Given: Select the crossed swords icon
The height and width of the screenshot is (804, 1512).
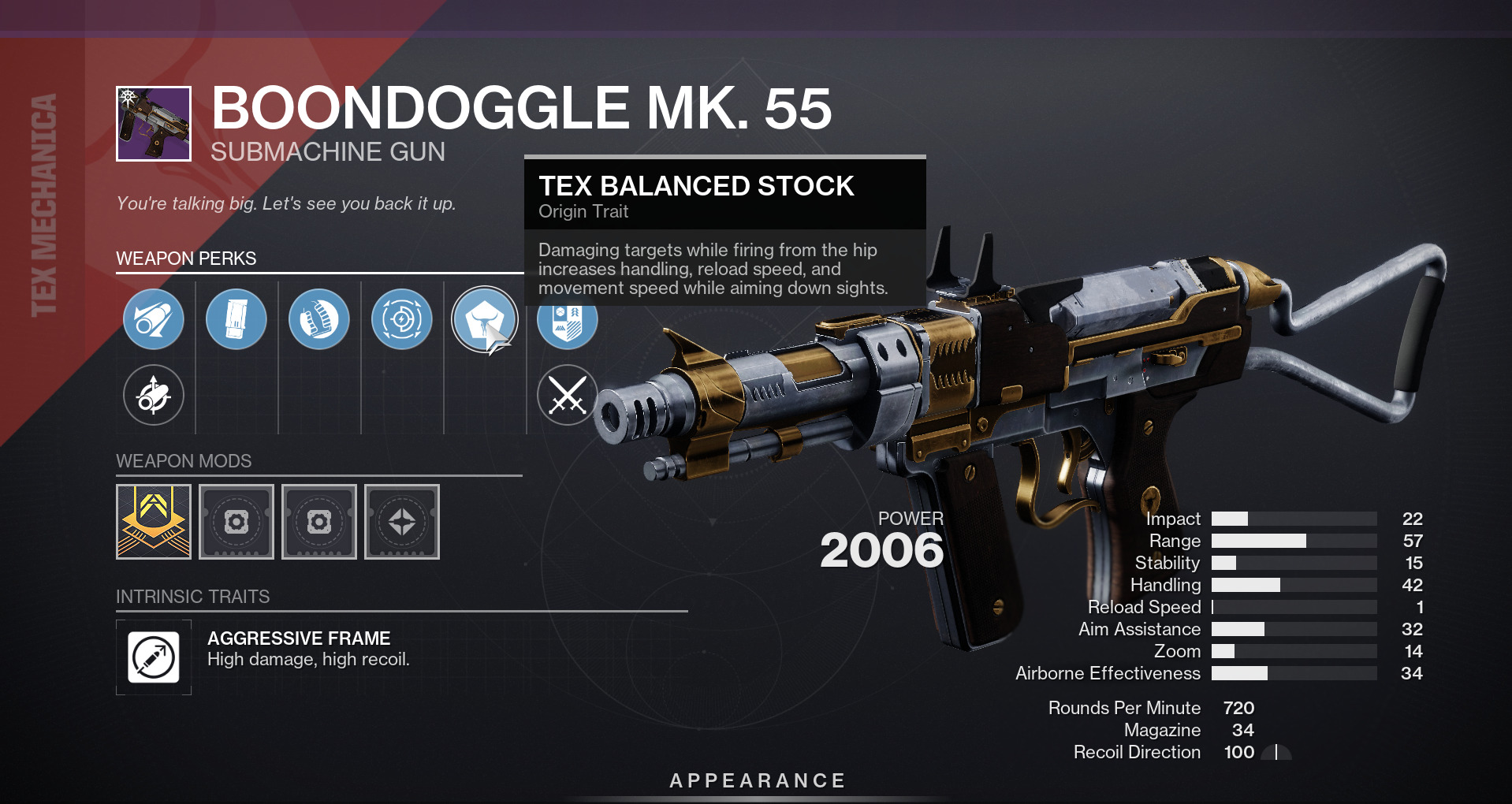Looking at the screenshot, I should (x=567, y=395).
